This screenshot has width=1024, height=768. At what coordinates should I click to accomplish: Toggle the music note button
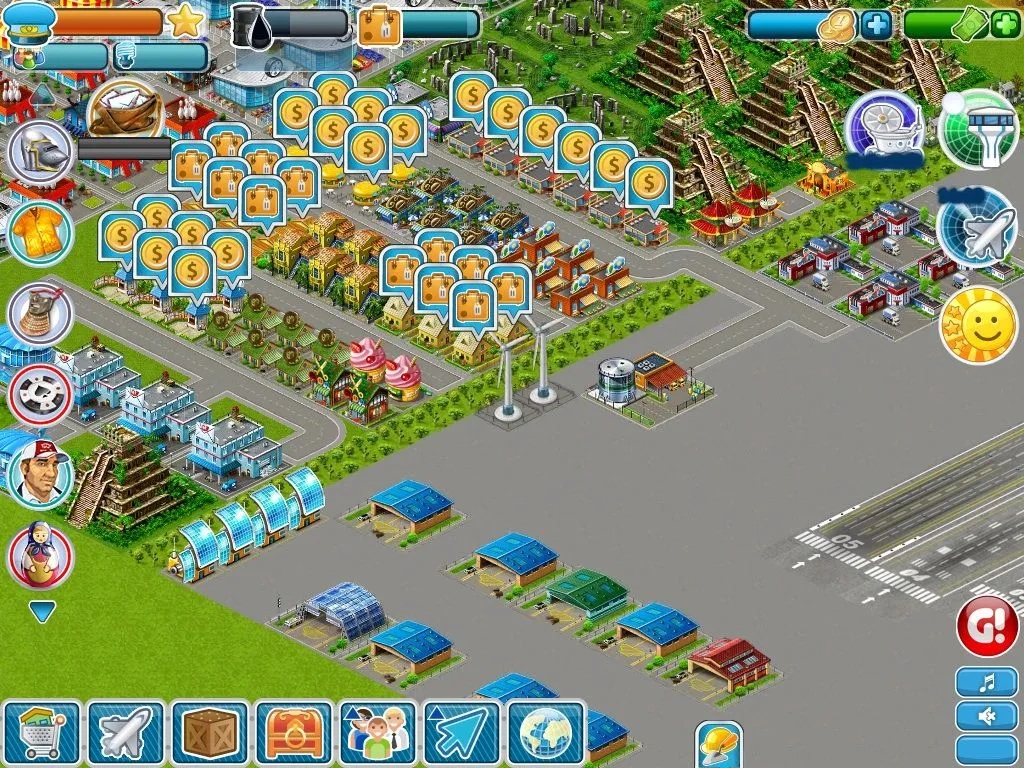point(986,683)
